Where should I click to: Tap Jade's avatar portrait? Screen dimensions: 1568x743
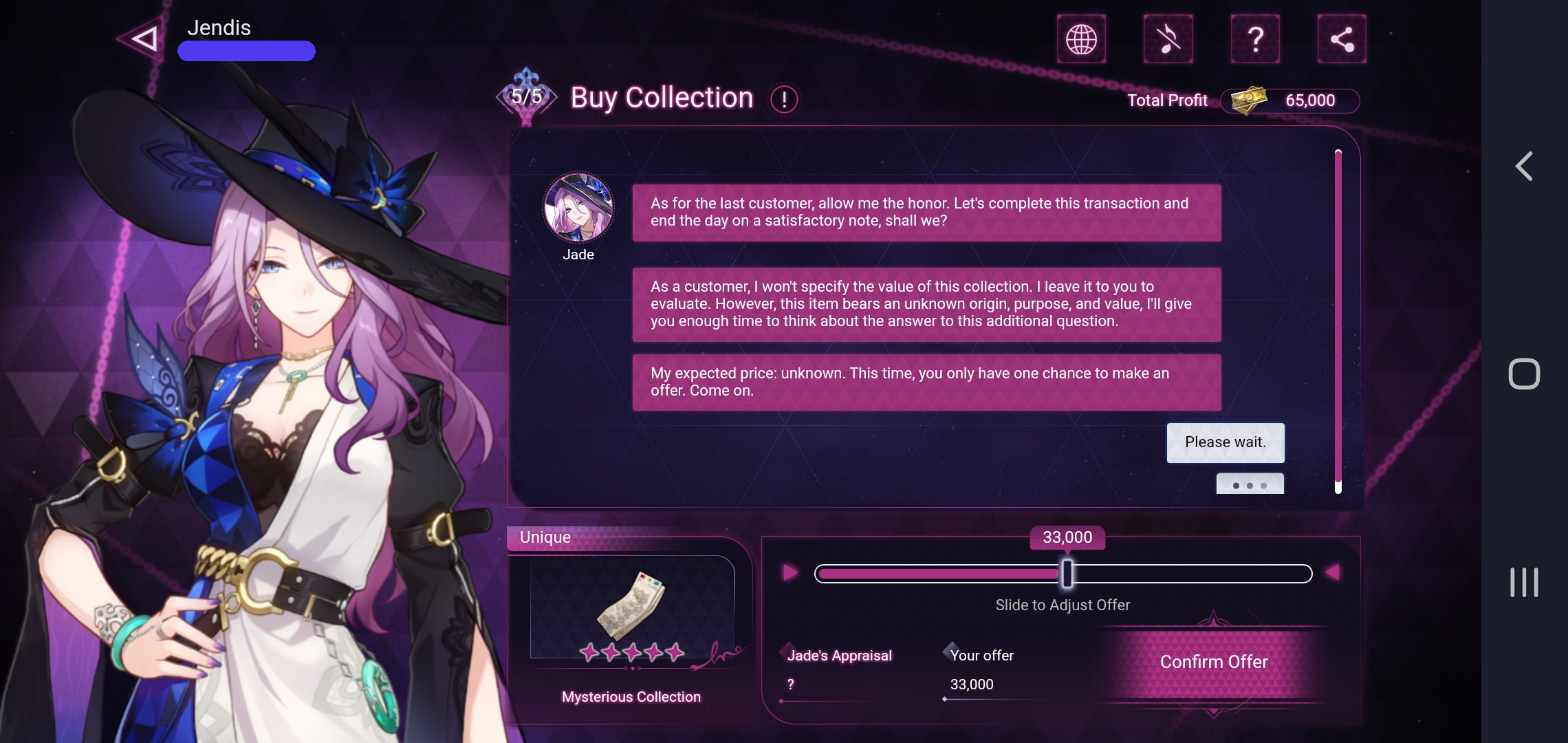(x=578, y=208)
